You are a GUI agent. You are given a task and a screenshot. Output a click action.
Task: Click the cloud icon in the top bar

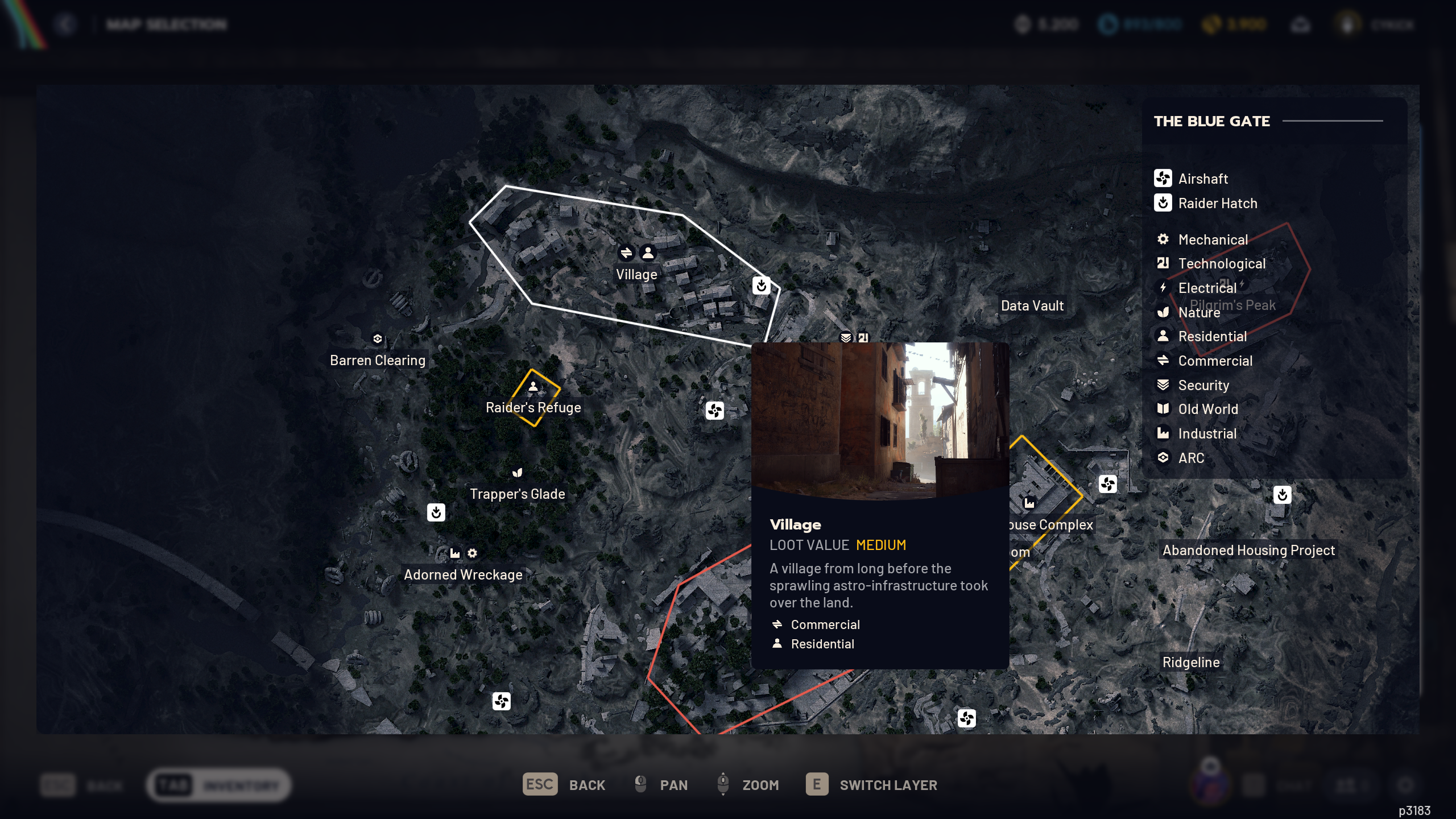[x=1300, y=24]
